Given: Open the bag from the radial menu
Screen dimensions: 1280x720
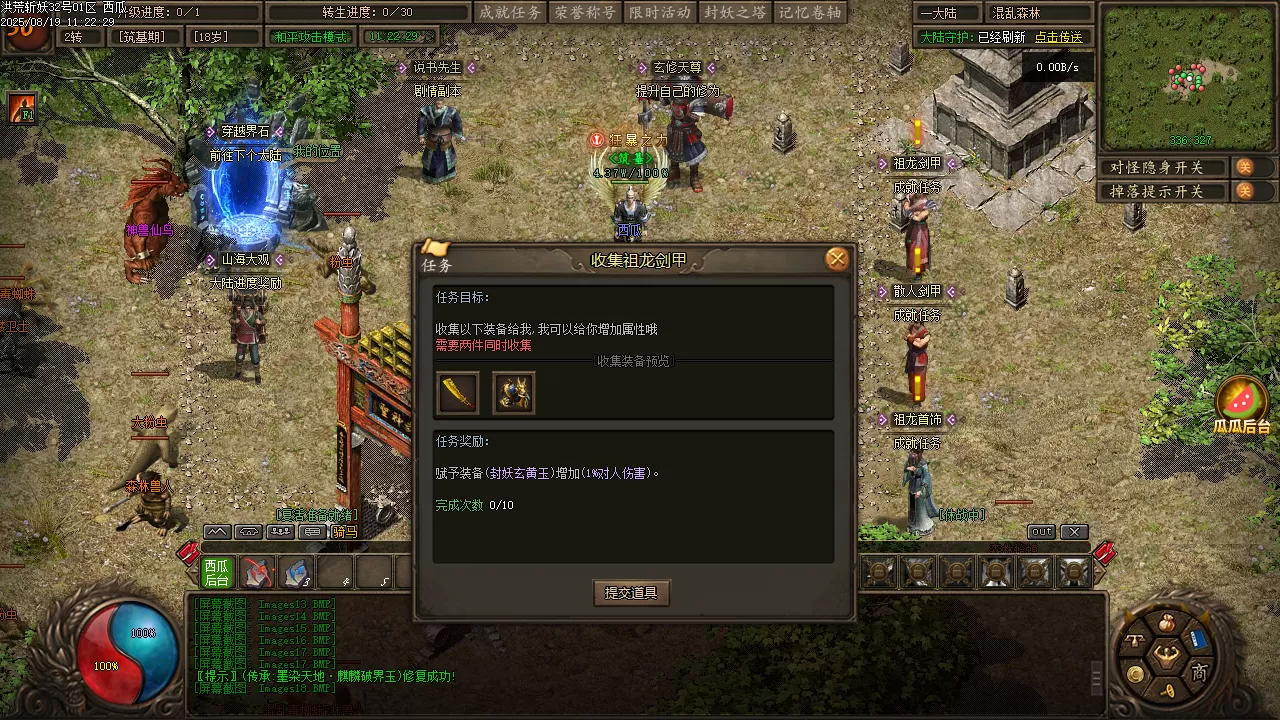Looking at the screenshot, I should (1165, 623).
